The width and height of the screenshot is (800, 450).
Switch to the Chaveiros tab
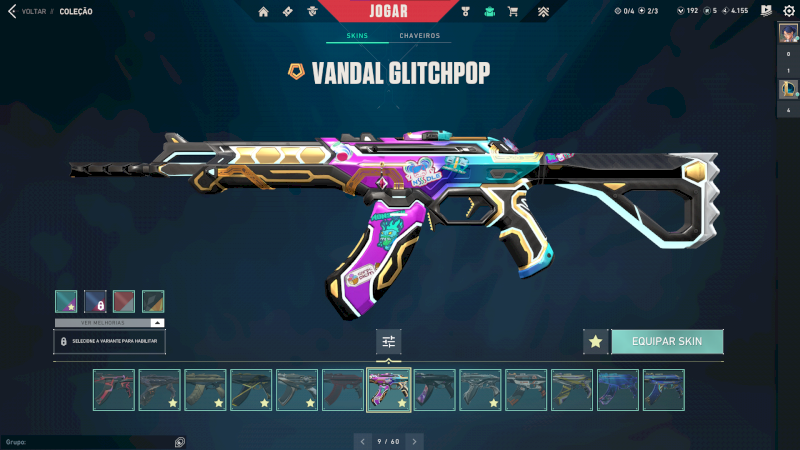point(420,36)
